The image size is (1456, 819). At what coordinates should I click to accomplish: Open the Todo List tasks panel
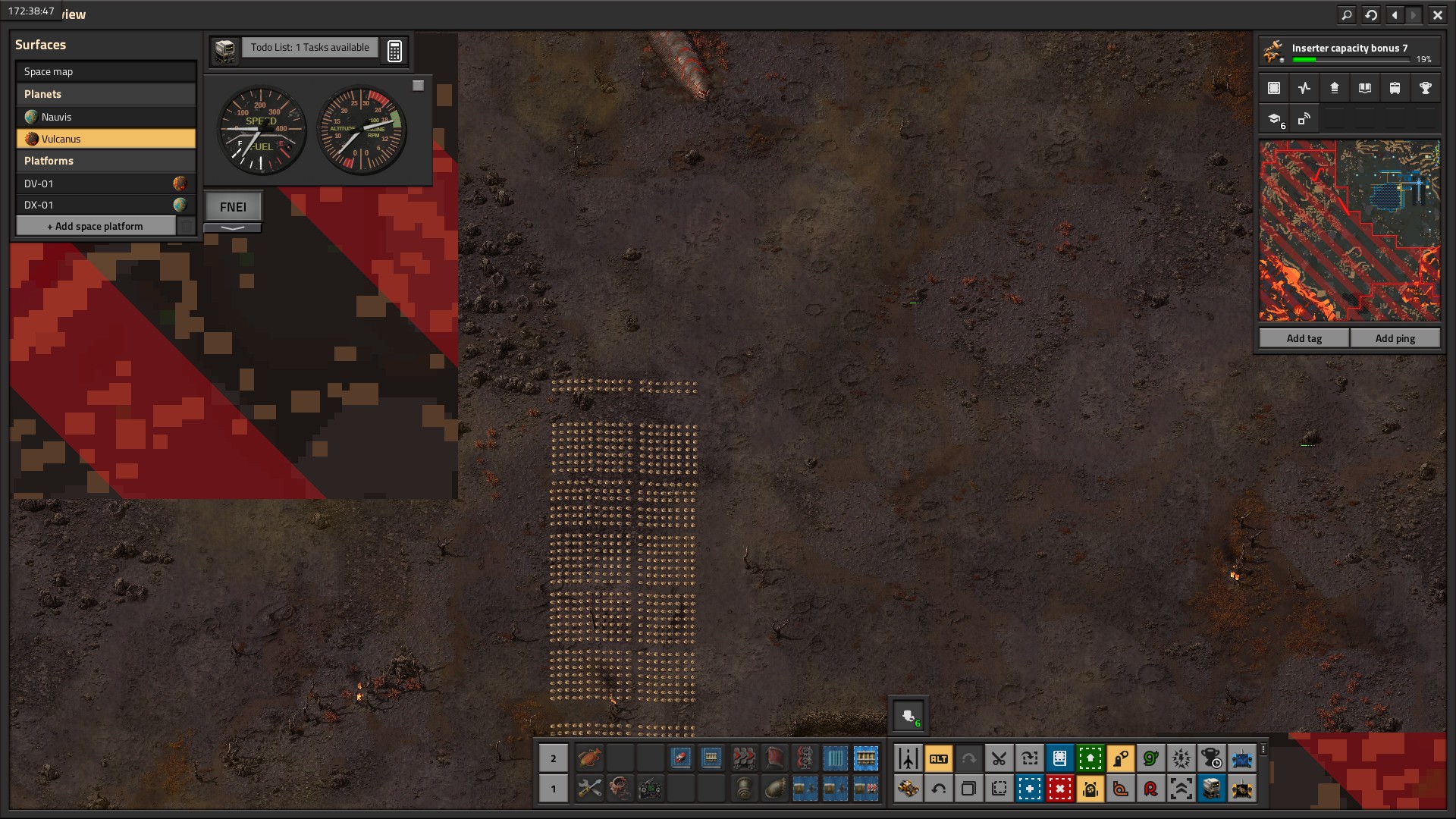tap(309, 48)
